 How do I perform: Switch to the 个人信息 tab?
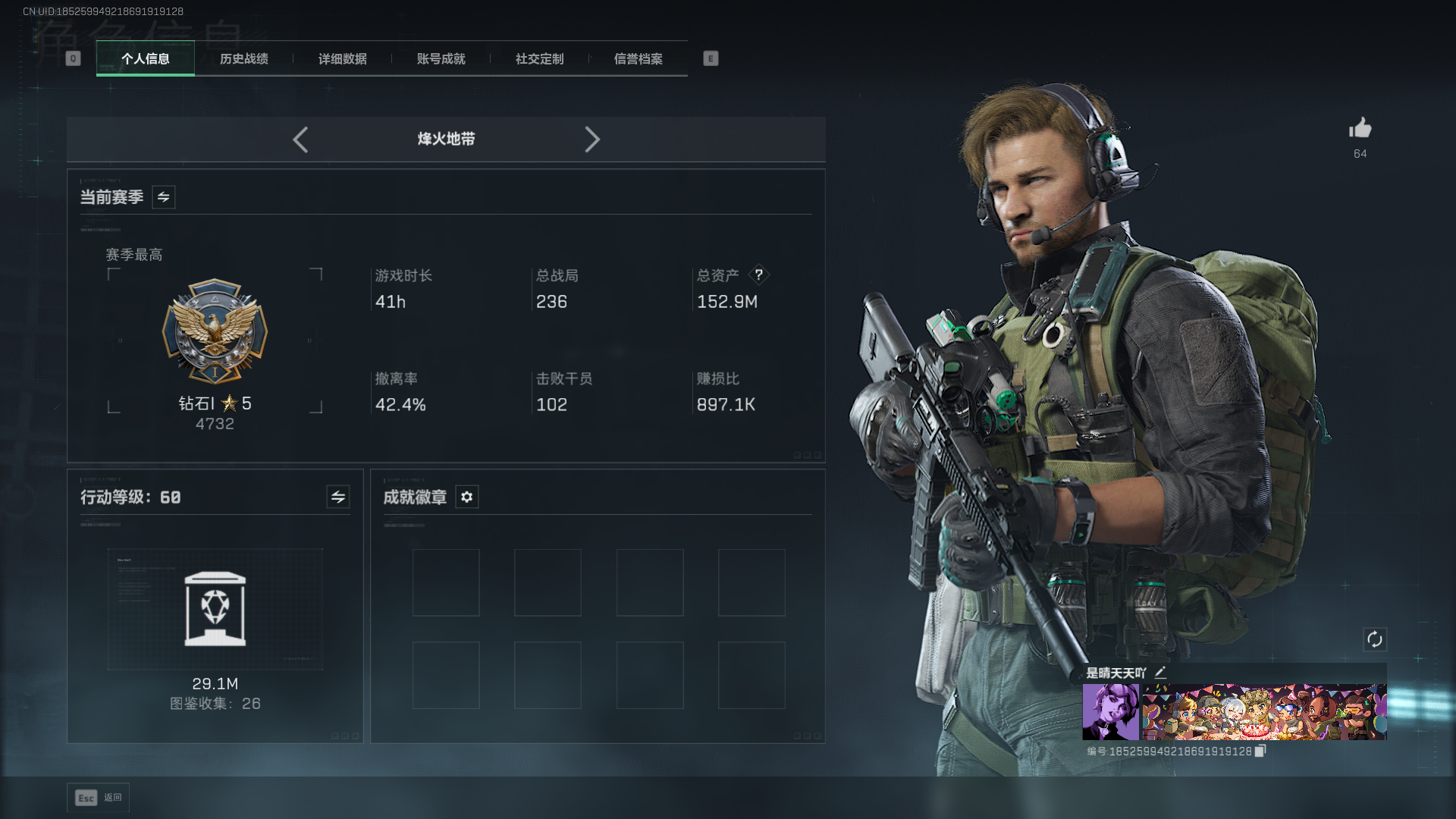(x=146, y=58)
